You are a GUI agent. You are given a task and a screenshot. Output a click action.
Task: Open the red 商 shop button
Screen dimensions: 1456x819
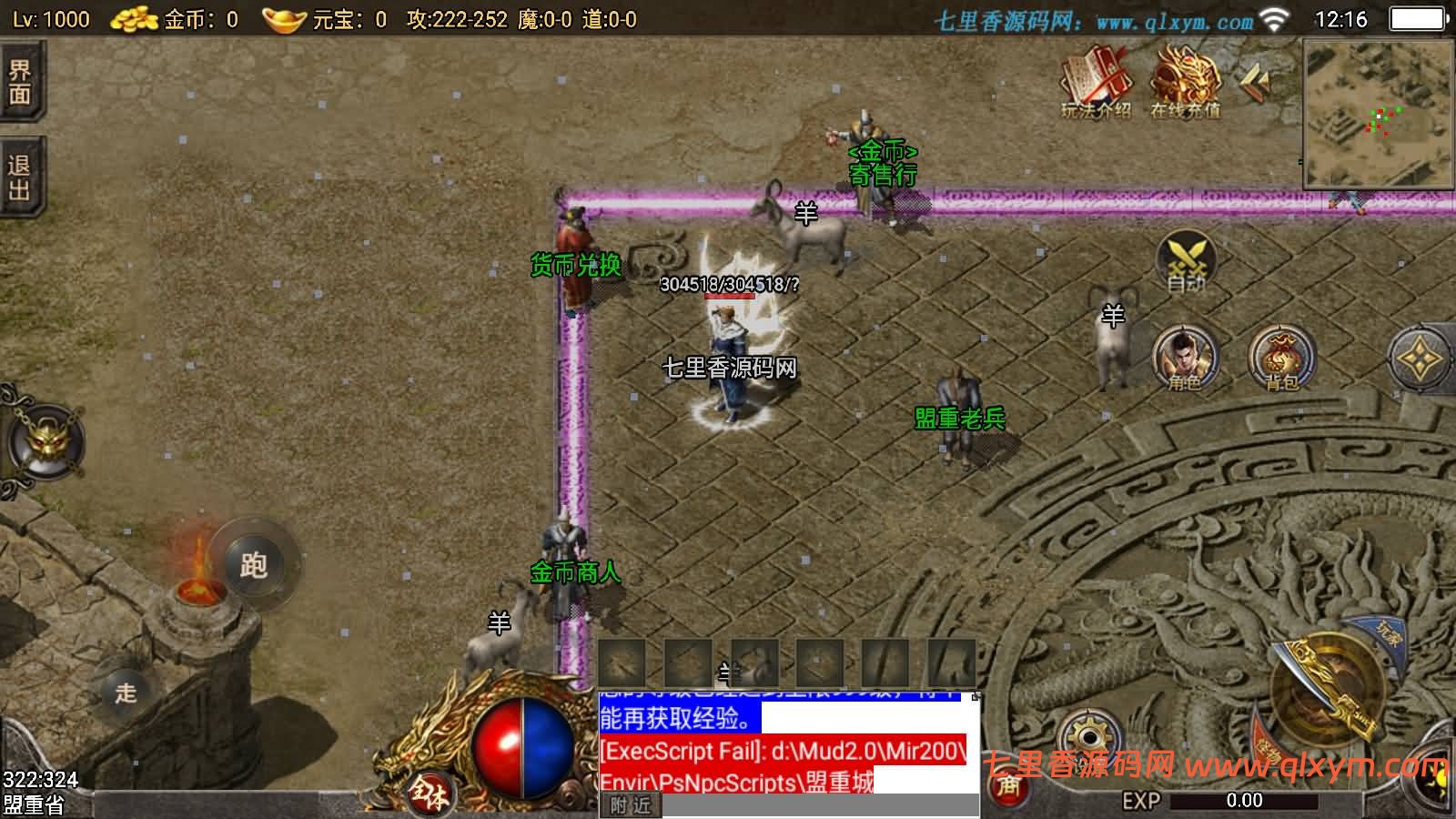[1008, 784]
